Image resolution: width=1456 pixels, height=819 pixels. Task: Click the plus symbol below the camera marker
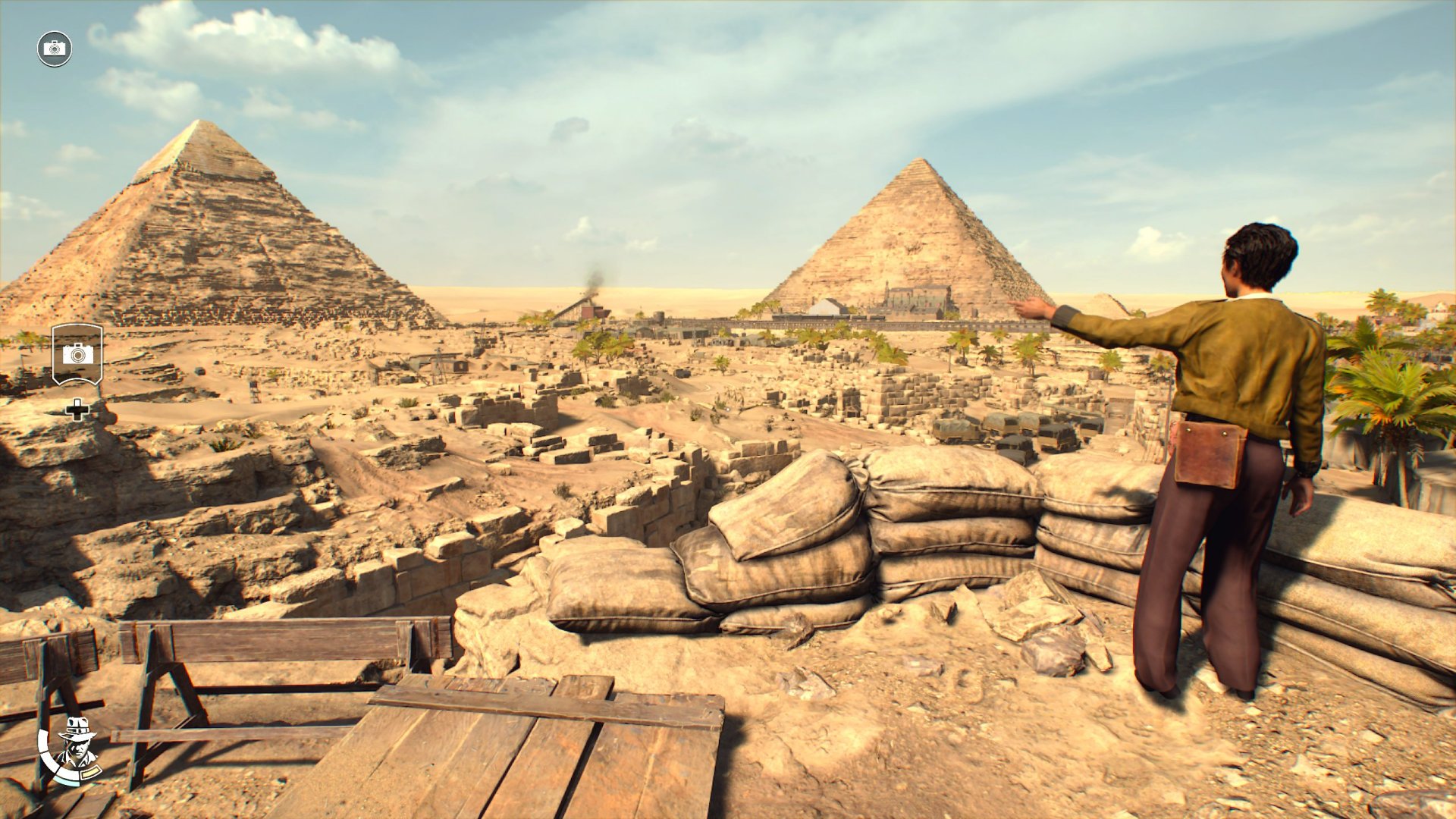[x=76, y=409]
